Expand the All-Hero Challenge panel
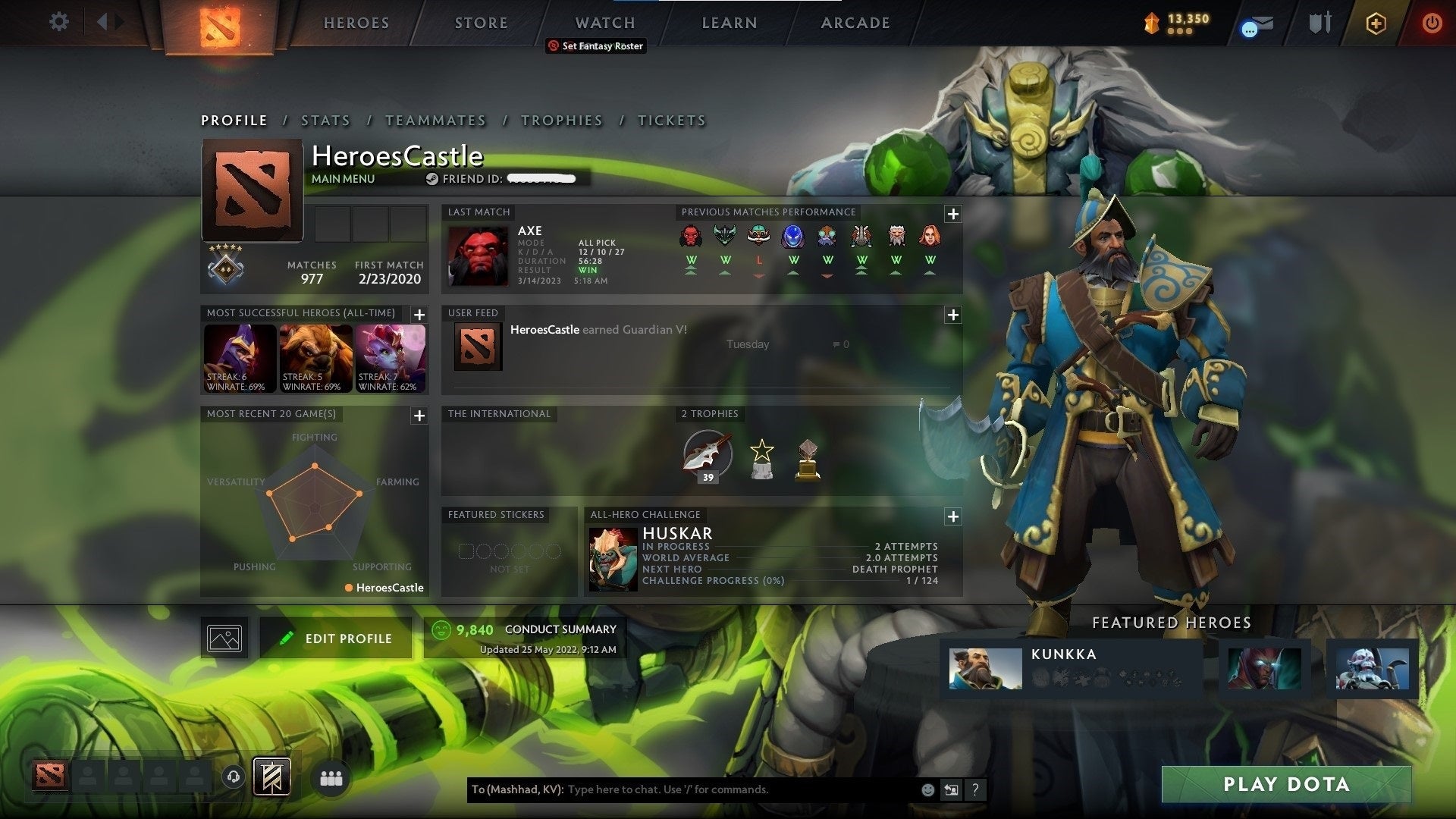Image resolution: width=1456 pixels, height=819 pixels. [952, 516]
